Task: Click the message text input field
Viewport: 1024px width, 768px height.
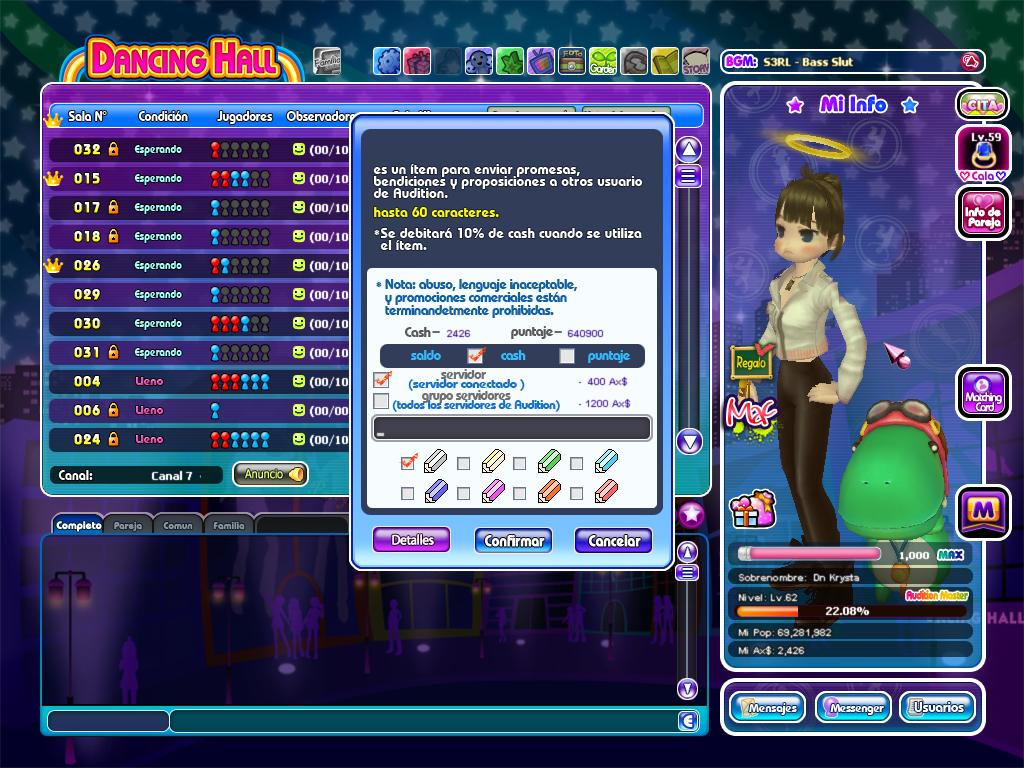Action: [x=511, y=429]
